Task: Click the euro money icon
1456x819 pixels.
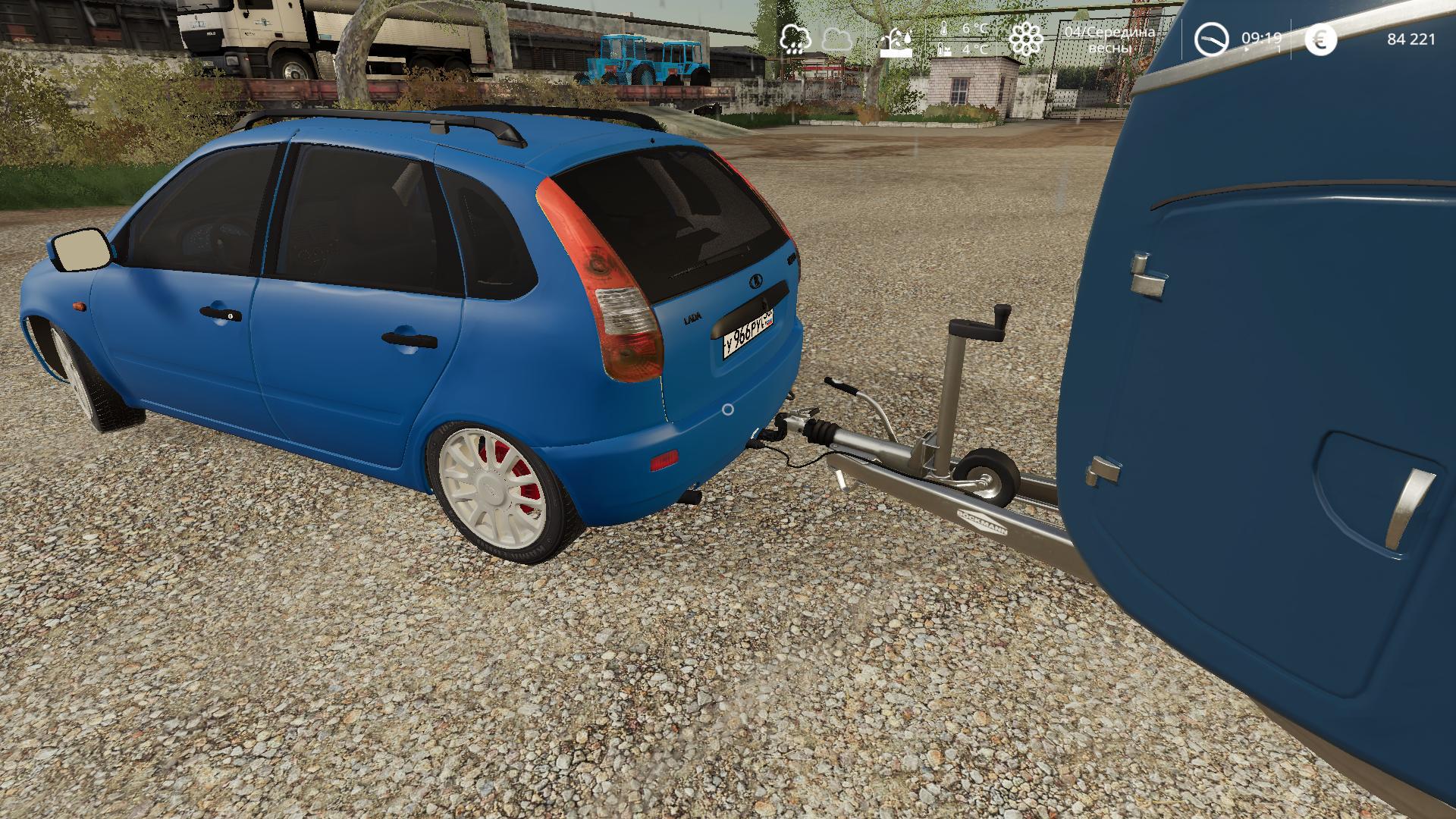Action: pyautogui.click(x=1320, y=39)
